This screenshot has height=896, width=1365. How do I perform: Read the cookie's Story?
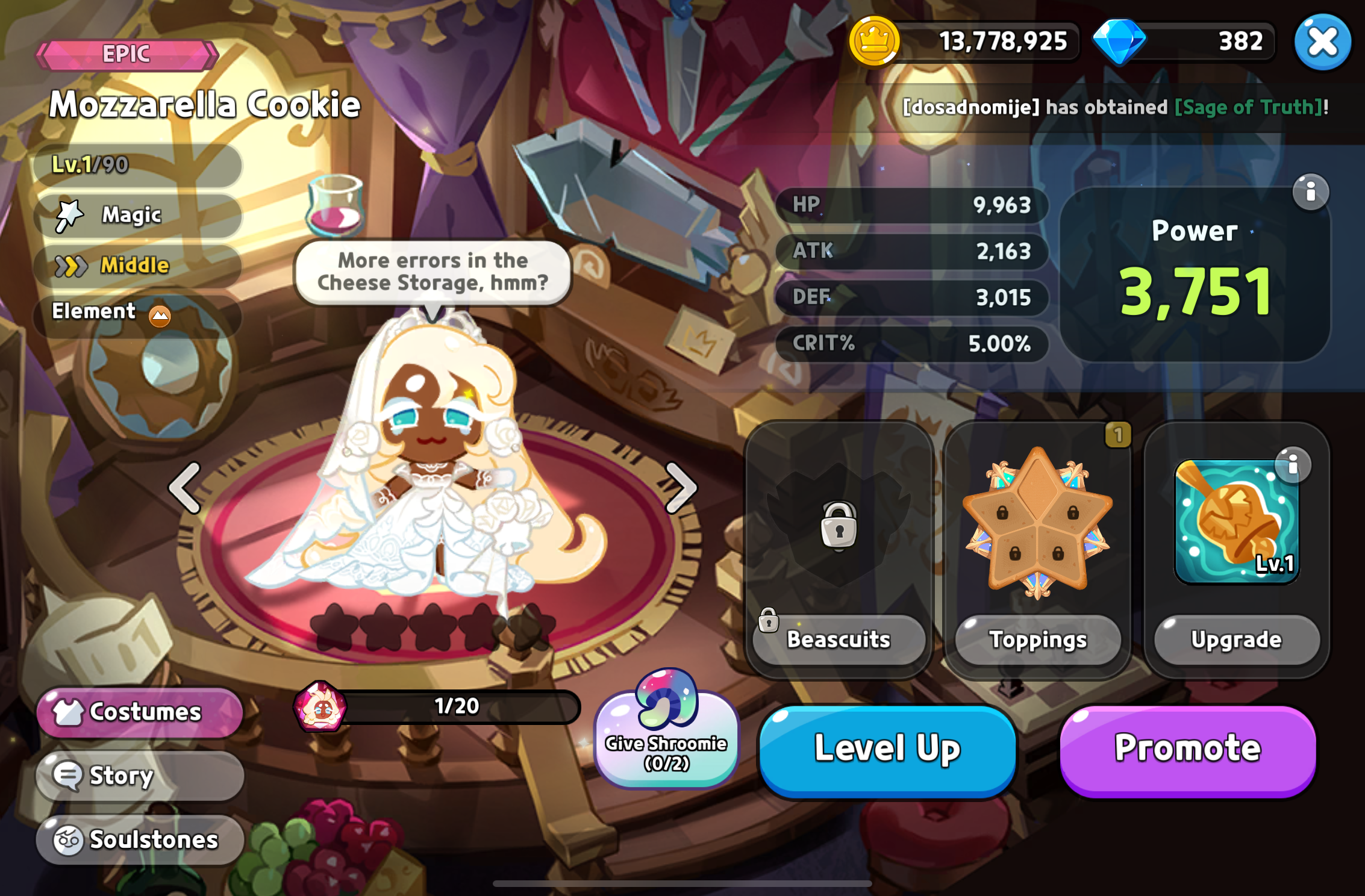pyautogui.click(x=140, y=776)
